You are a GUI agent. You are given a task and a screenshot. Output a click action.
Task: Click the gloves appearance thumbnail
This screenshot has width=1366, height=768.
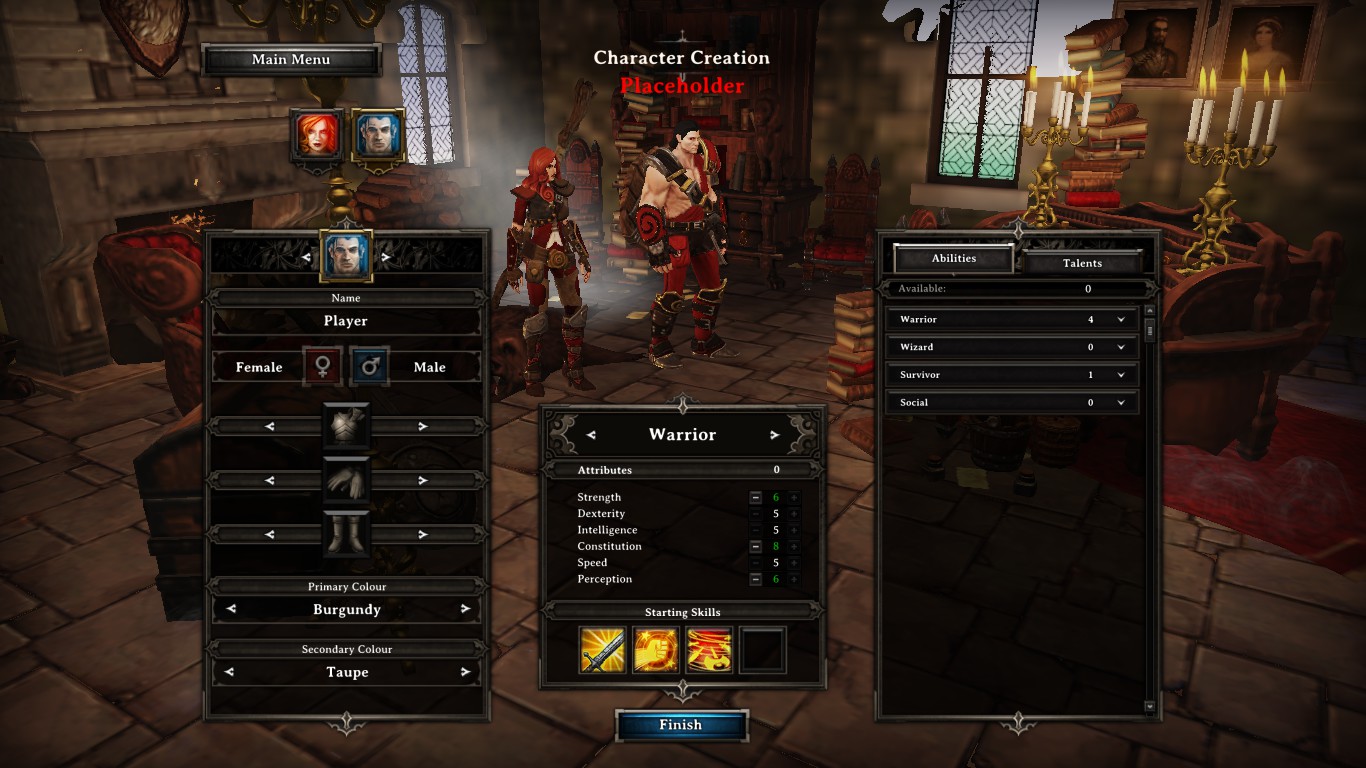(346, 481)
